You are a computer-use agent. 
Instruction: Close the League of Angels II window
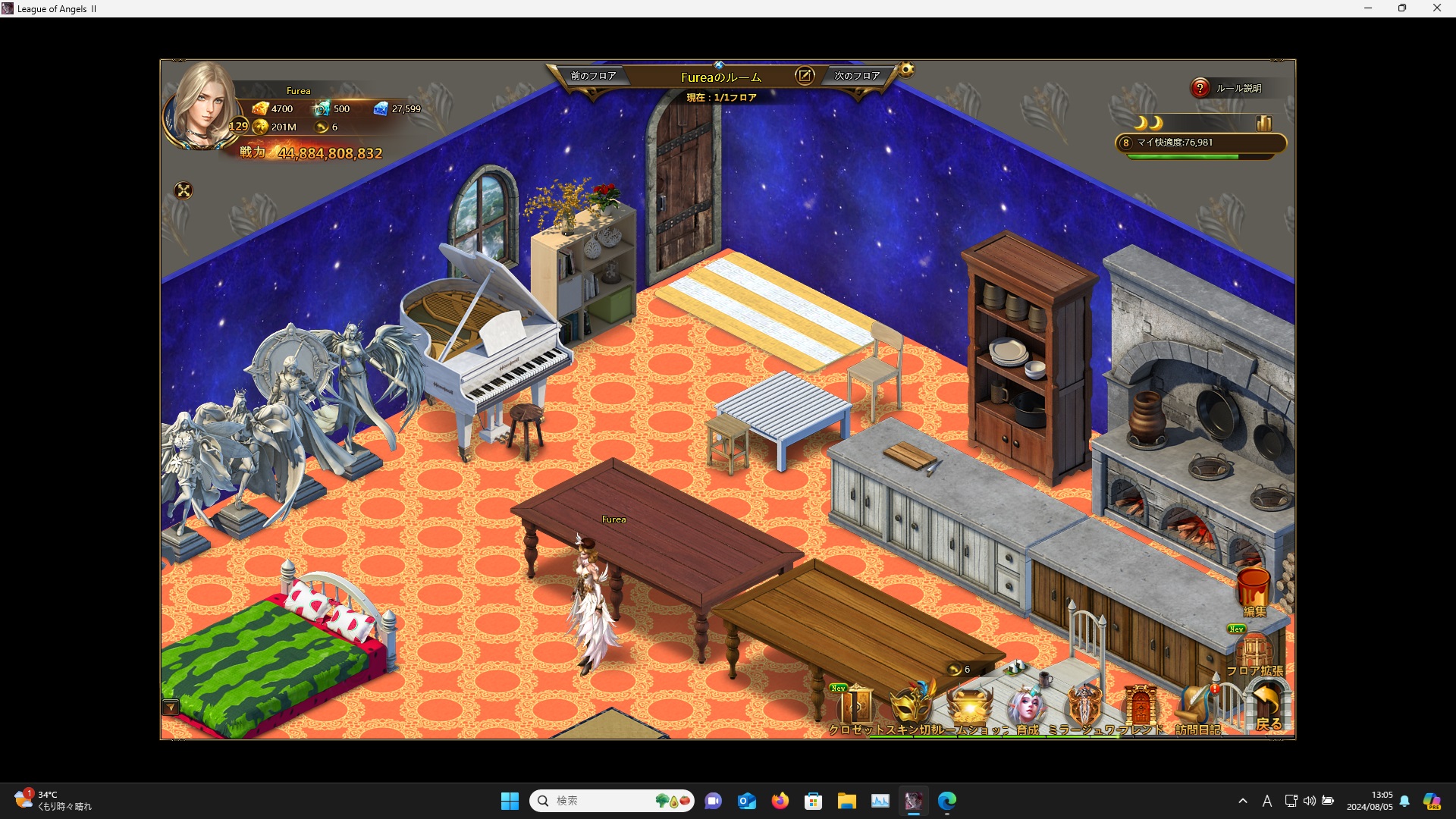coord(1436,8)
